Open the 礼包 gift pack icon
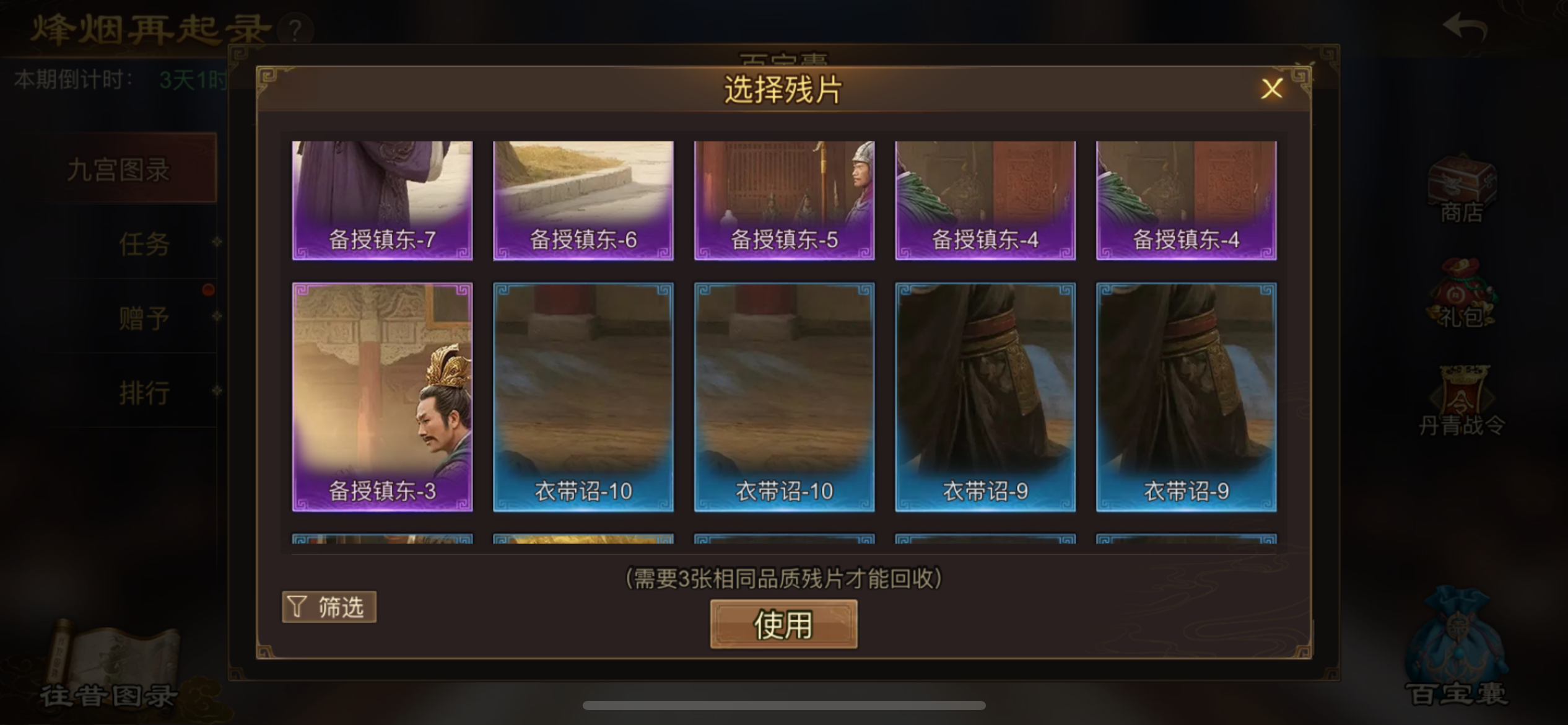Image resolution: width=1568 pixels, height=725 pixels. 1463,304
